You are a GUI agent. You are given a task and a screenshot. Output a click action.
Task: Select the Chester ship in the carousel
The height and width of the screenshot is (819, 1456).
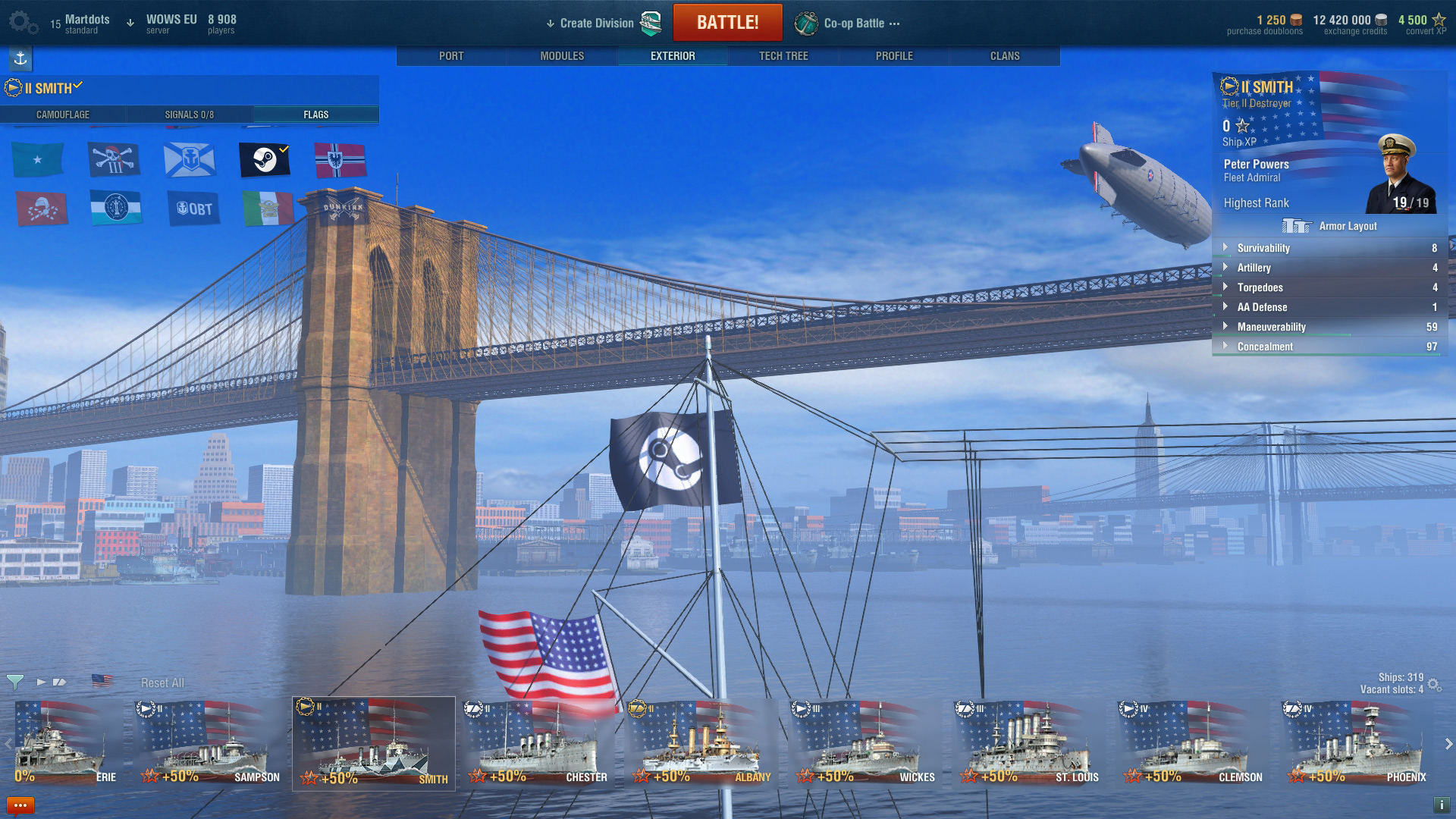click(x=538, y=744)
